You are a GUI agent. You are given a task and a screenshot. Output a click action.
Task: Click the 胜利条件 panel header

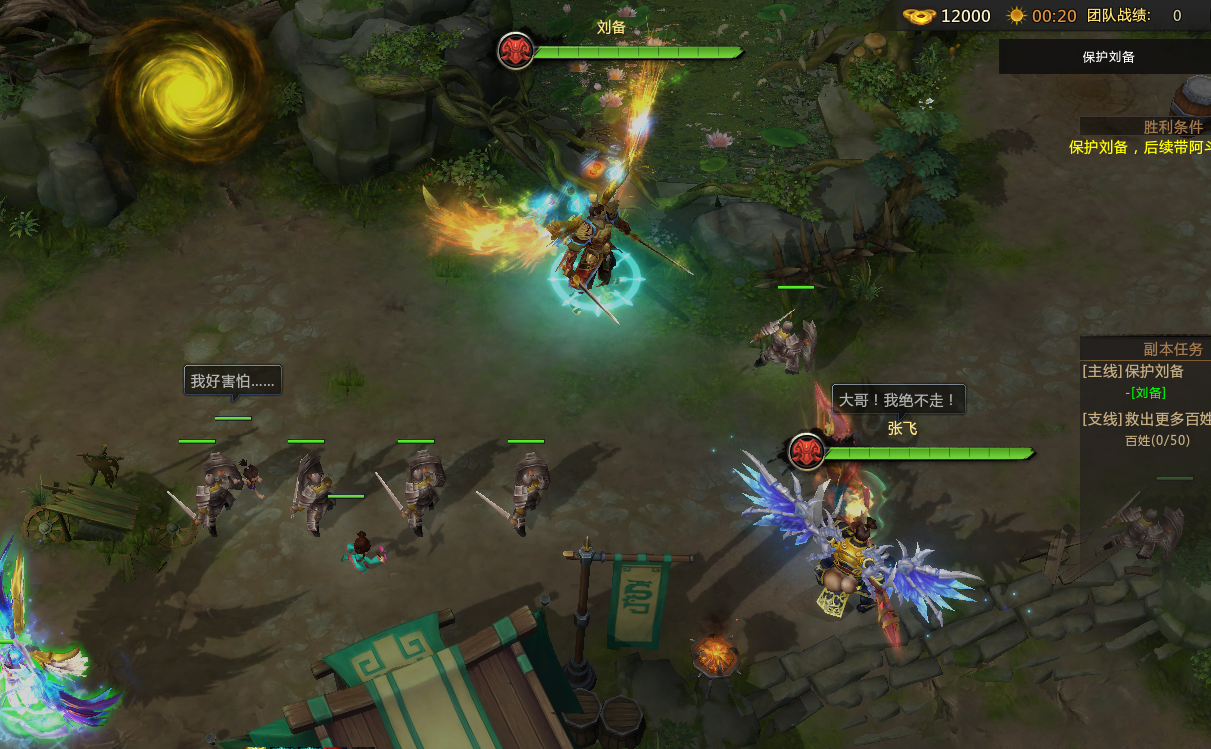point(1173,127)
